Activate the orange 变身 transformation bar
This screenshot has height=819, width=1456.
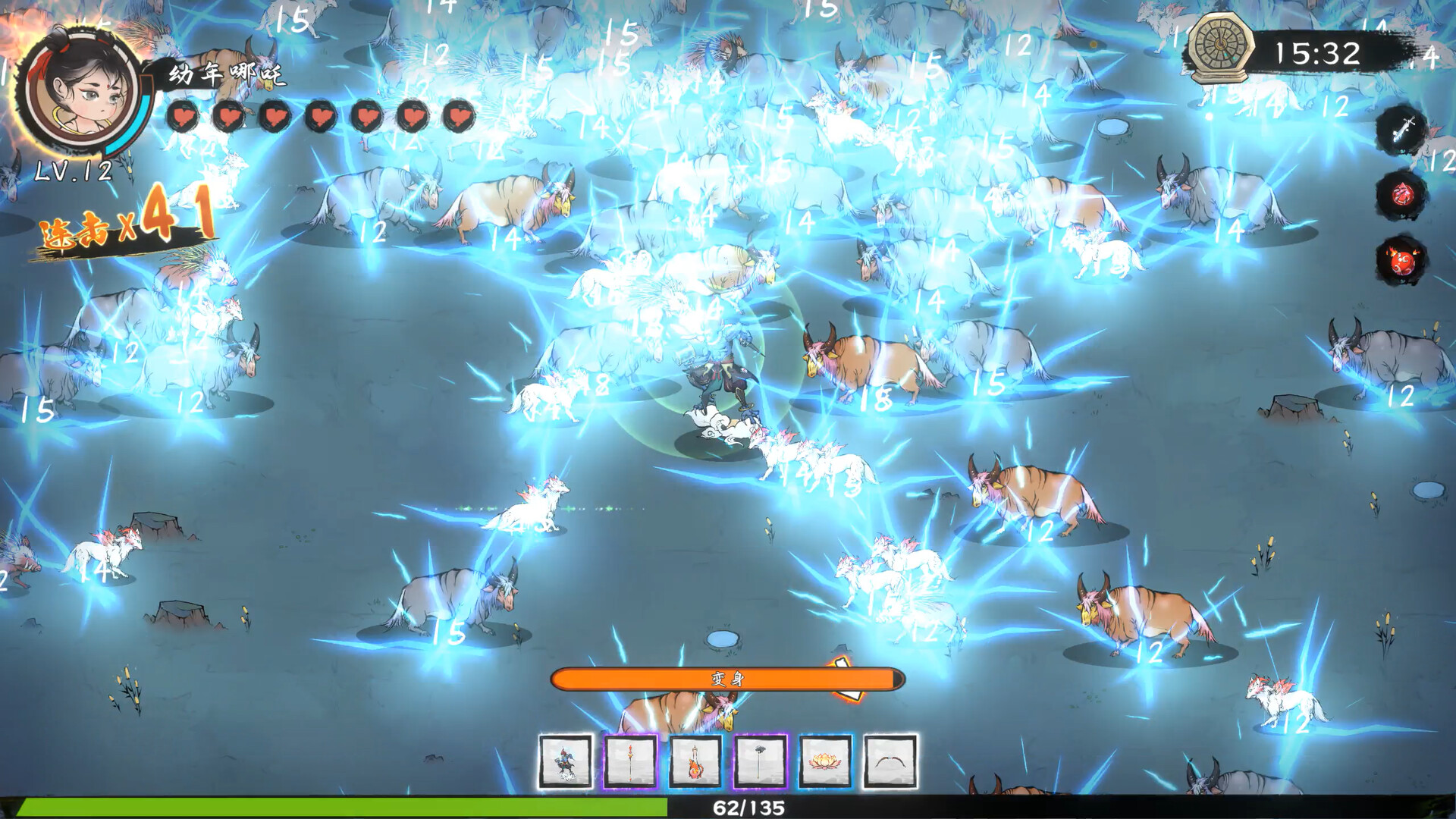[727, 679]
